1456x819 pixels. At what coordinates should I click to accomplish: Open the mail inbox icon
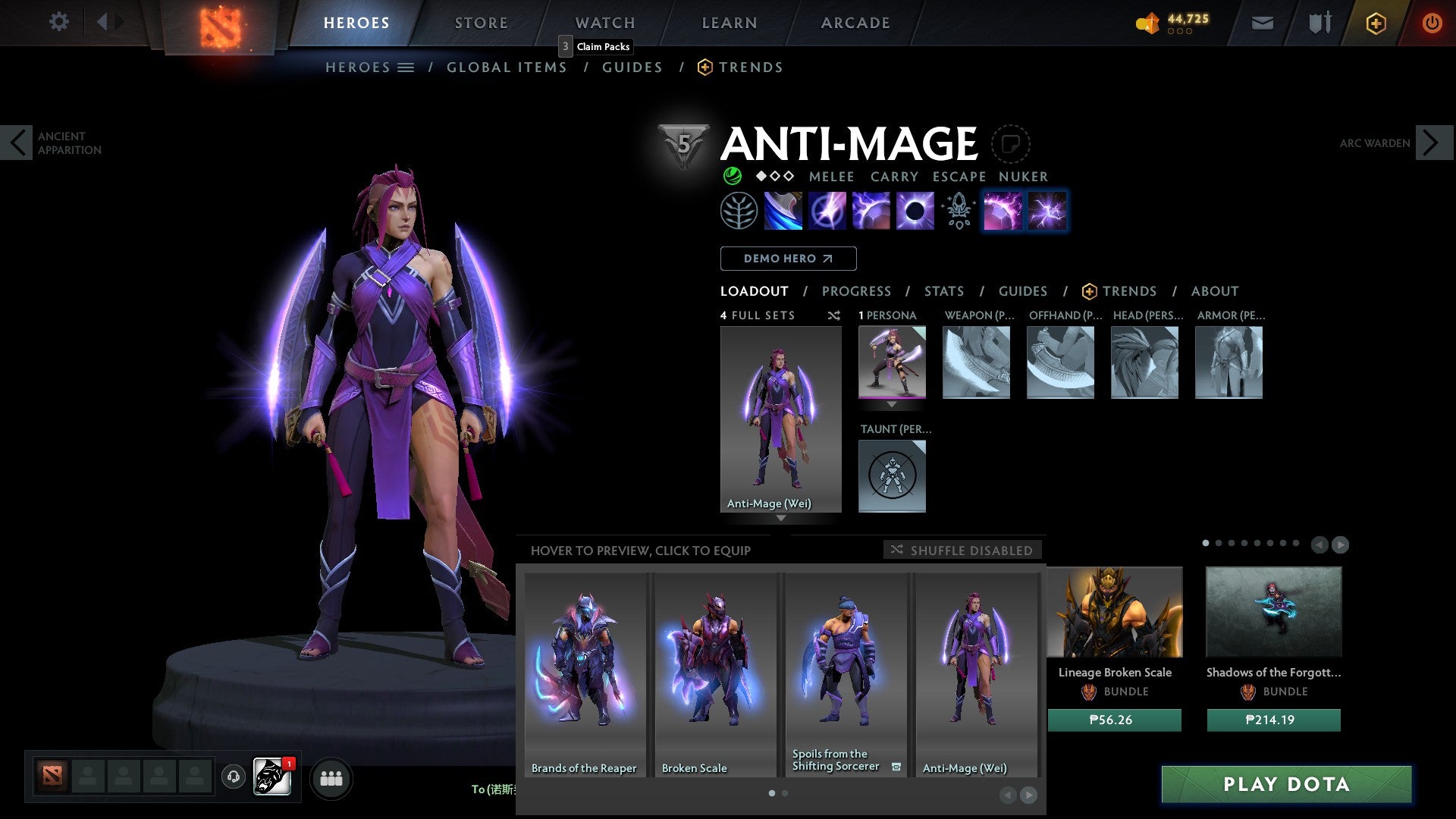click(1263, 23)
